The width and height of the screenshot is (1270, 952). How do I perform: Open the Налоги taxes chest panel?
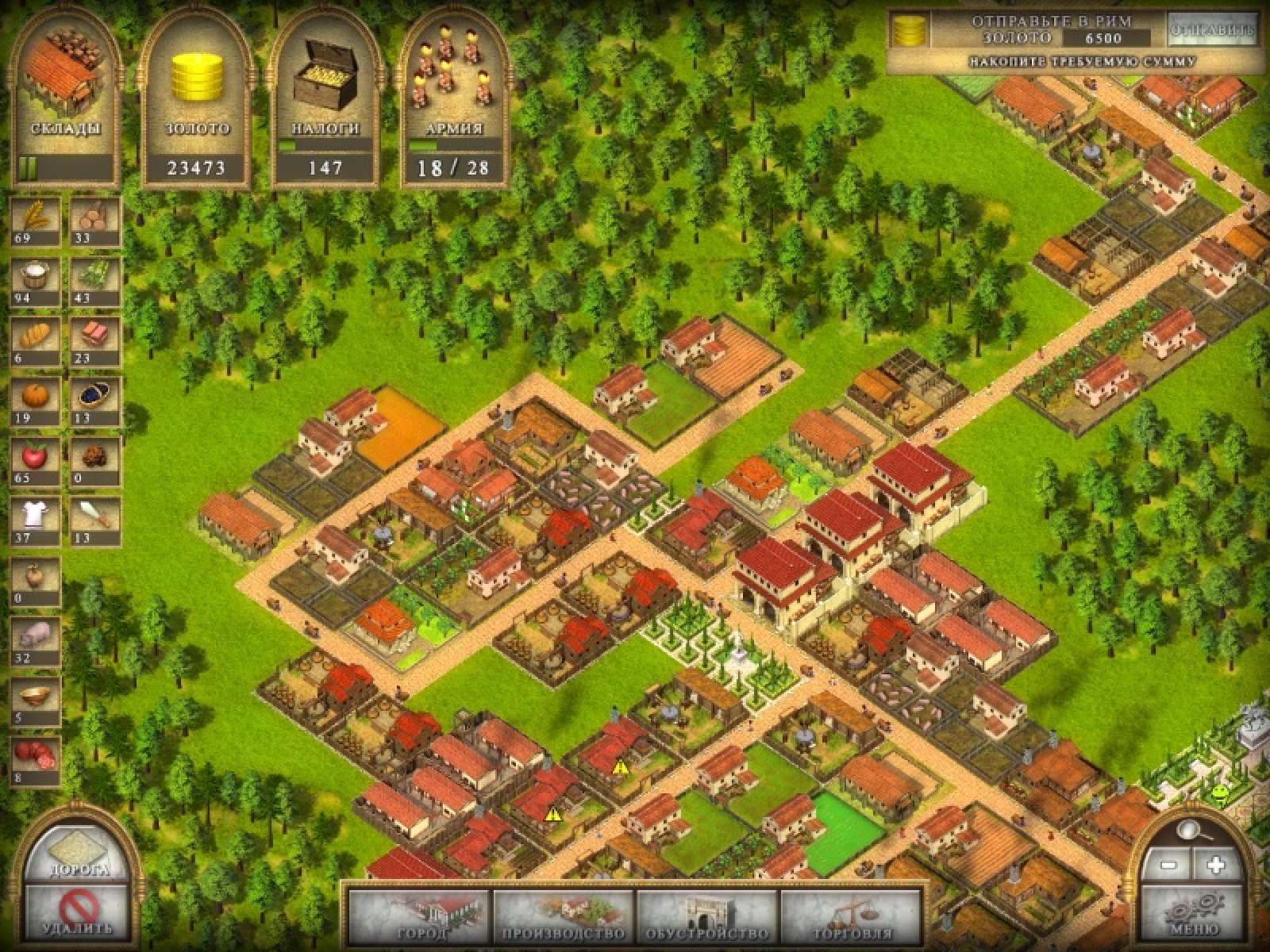(325, 99)
